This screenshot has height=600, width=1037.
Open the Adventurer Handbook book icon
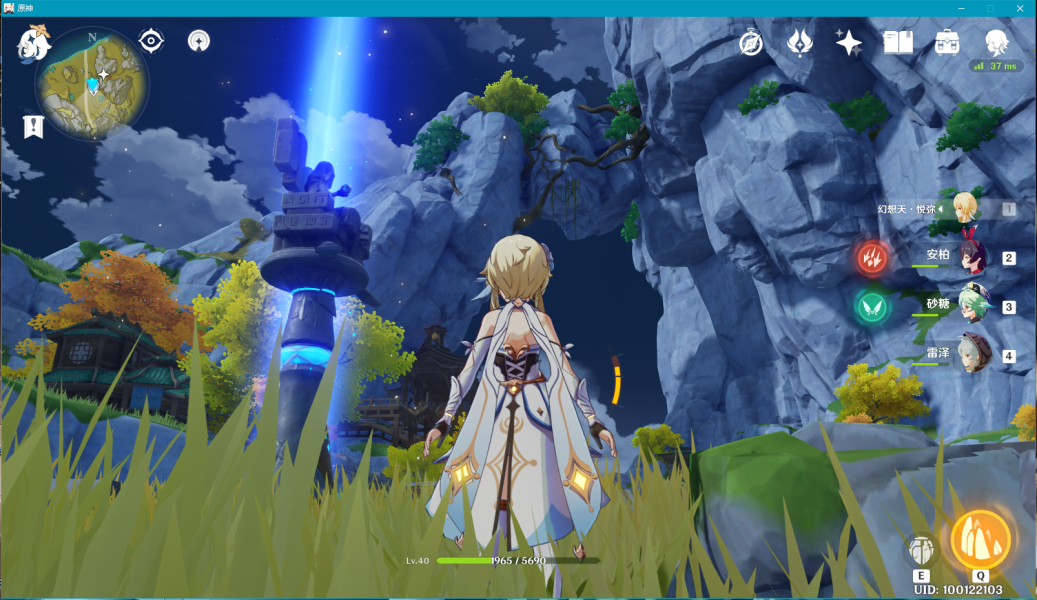click(x=898, y=42)
